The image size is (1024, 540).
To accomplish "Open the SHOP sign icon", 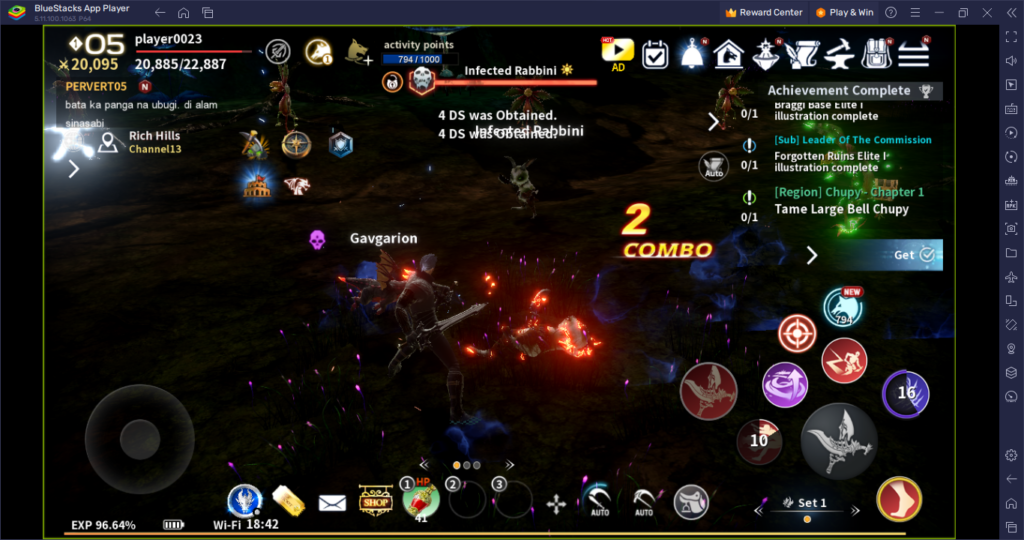I will [x=376, y=501].
